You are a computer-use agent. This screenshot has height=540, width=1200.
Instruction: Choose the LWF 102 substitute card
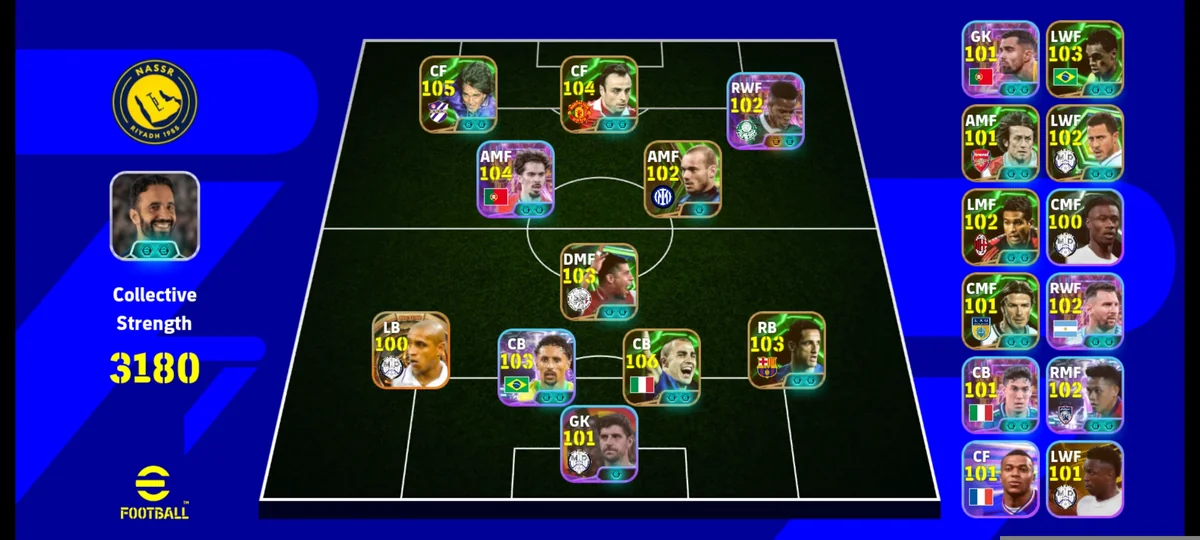point(1084,142)
